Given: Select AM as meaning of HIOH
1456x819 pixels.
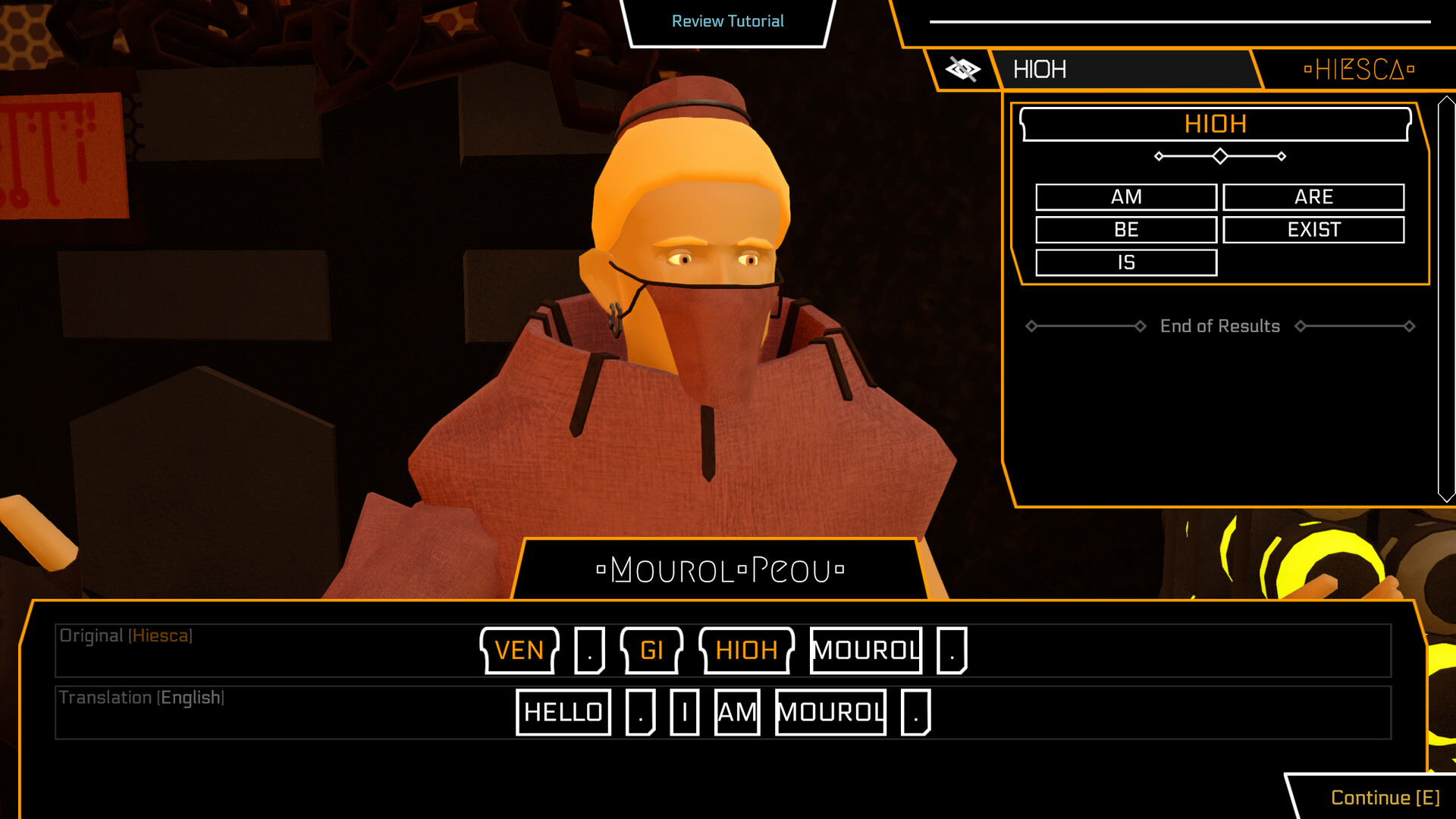Looking at the screenshot, I should 1125,197.
